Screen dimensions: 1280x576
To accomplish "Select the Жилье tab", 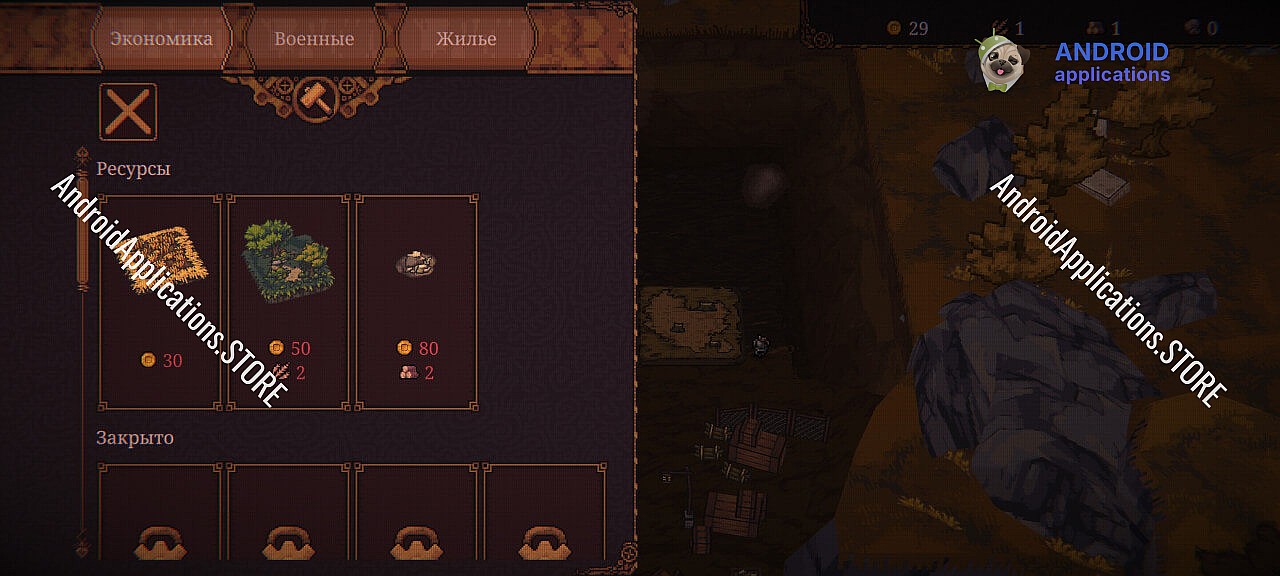I will (x=466, y=39).
